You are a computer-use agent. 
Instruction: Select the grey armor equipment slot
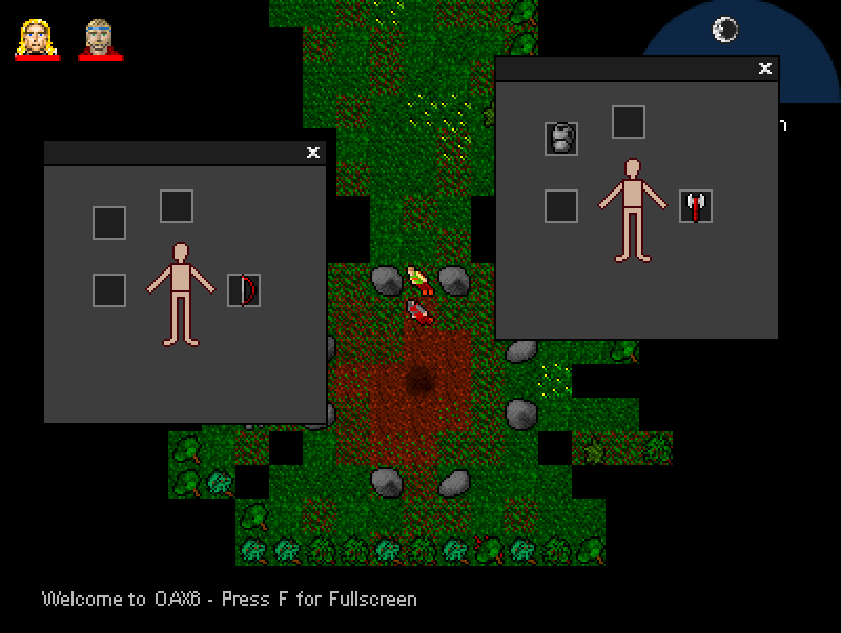[562, 138]
